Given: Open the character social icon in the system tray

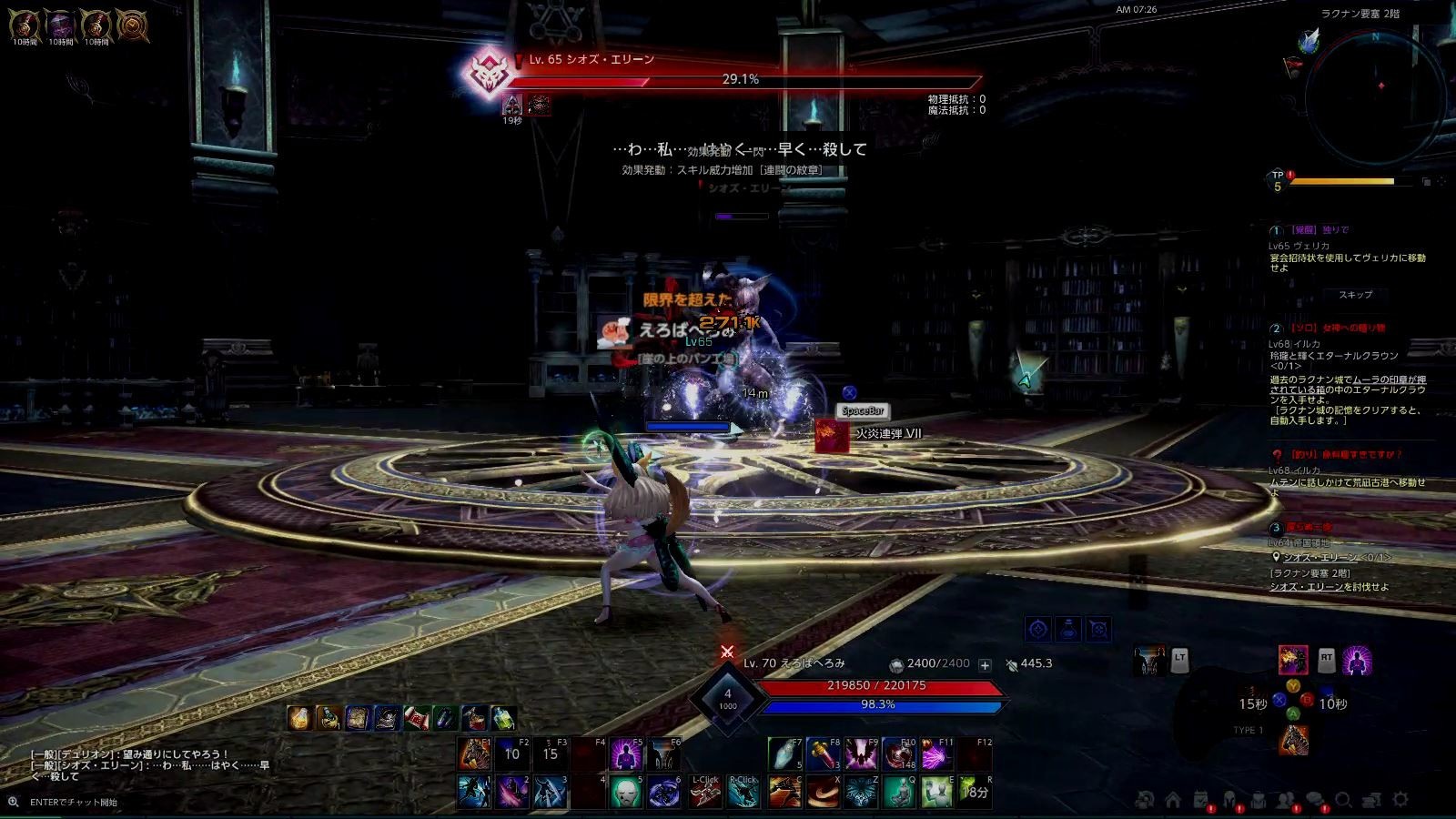Looking at the screenshot, I should pyautogui.click(x=1285, y=799).
